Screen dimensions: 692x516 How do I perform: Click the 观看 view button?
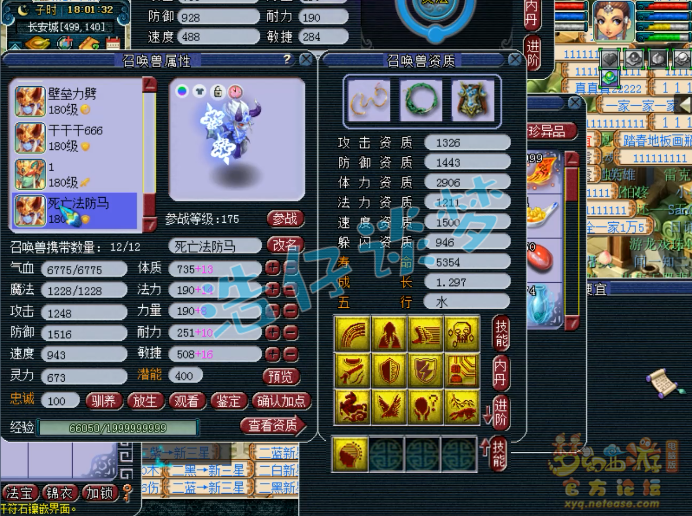click(x=187, y=401)
